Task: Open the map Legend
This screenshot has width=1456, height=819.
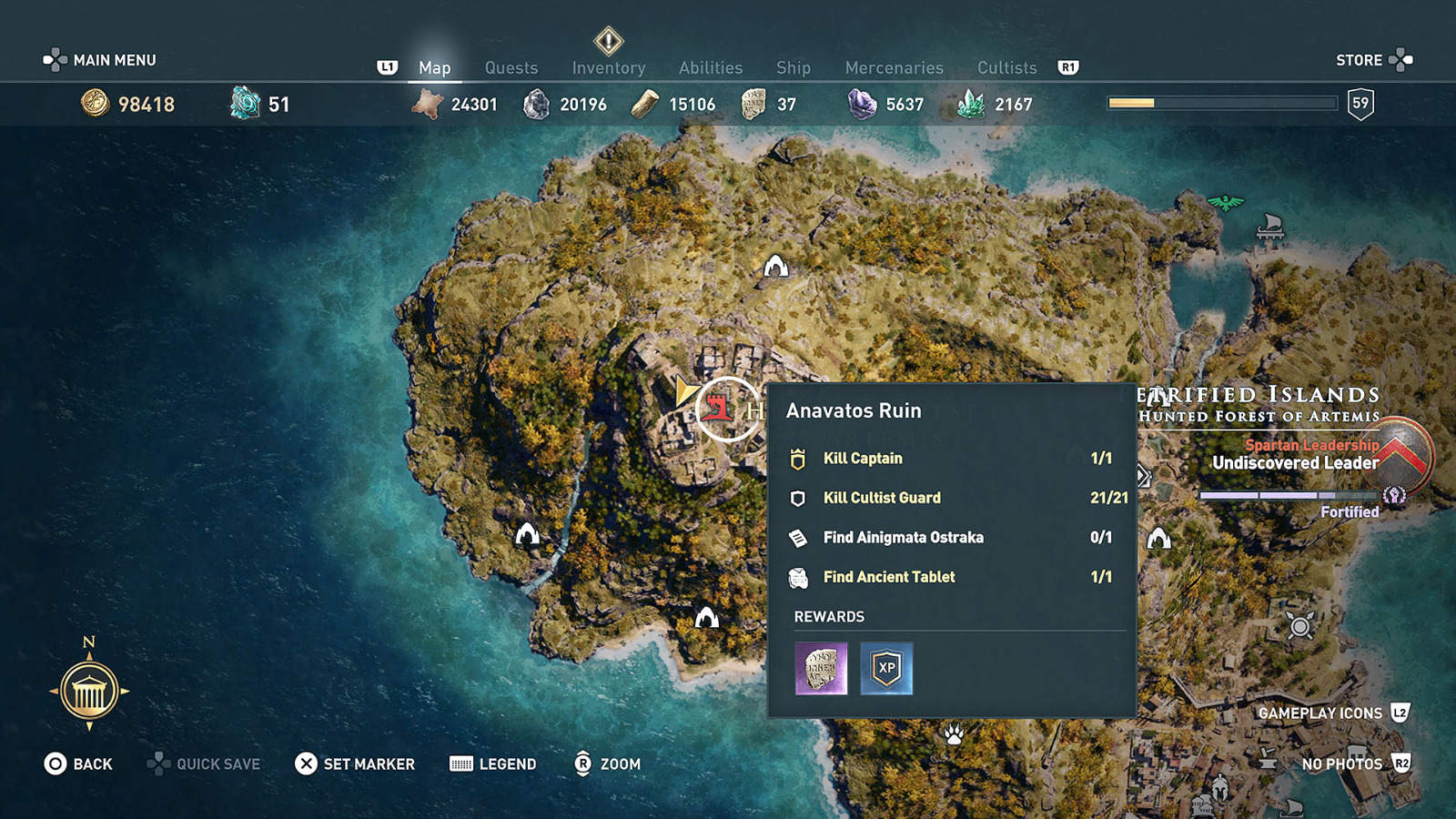Action: coord(493,764)
